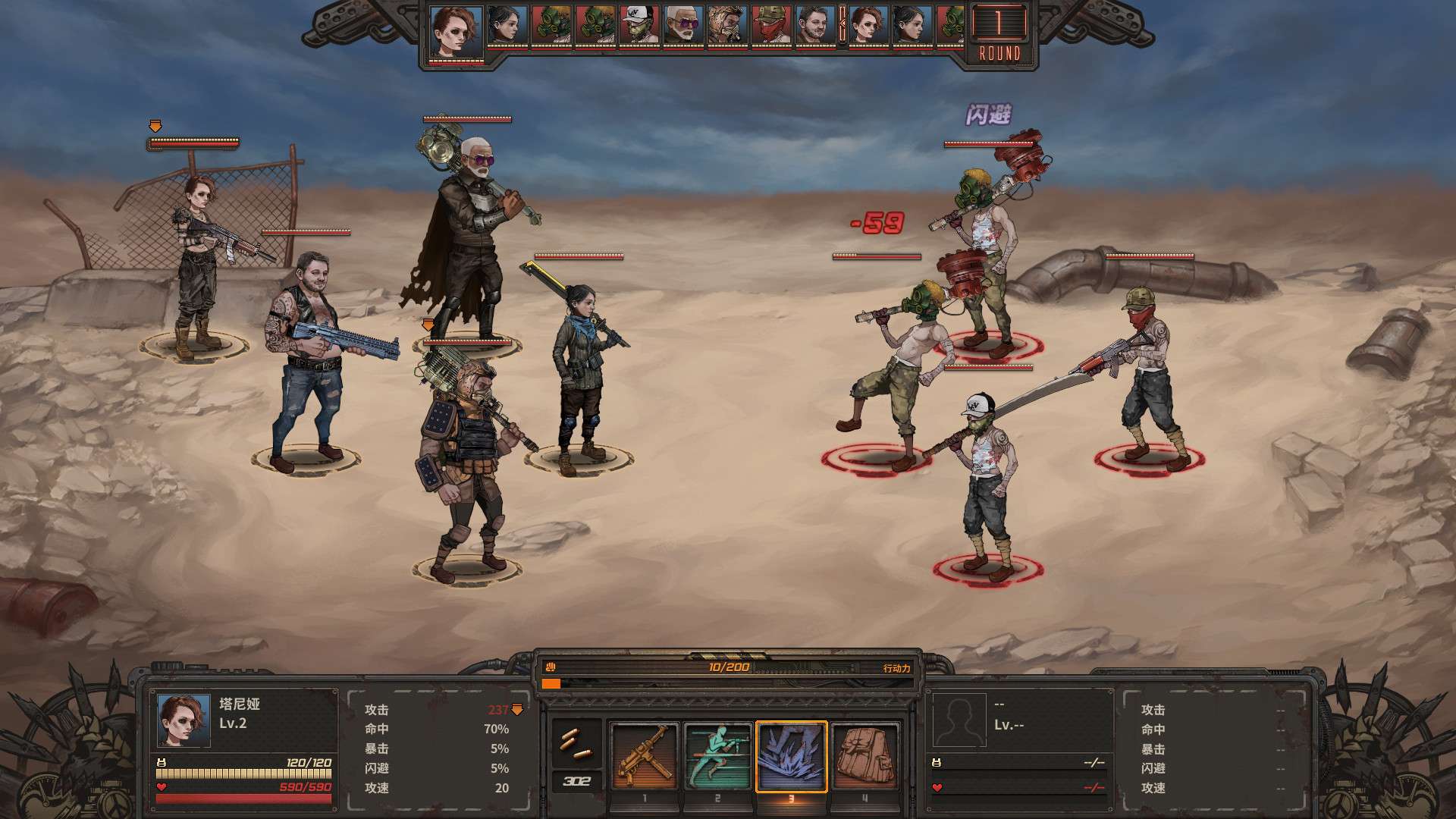Target the red-bandana rifleman enemy unit

click(1147, 372)
